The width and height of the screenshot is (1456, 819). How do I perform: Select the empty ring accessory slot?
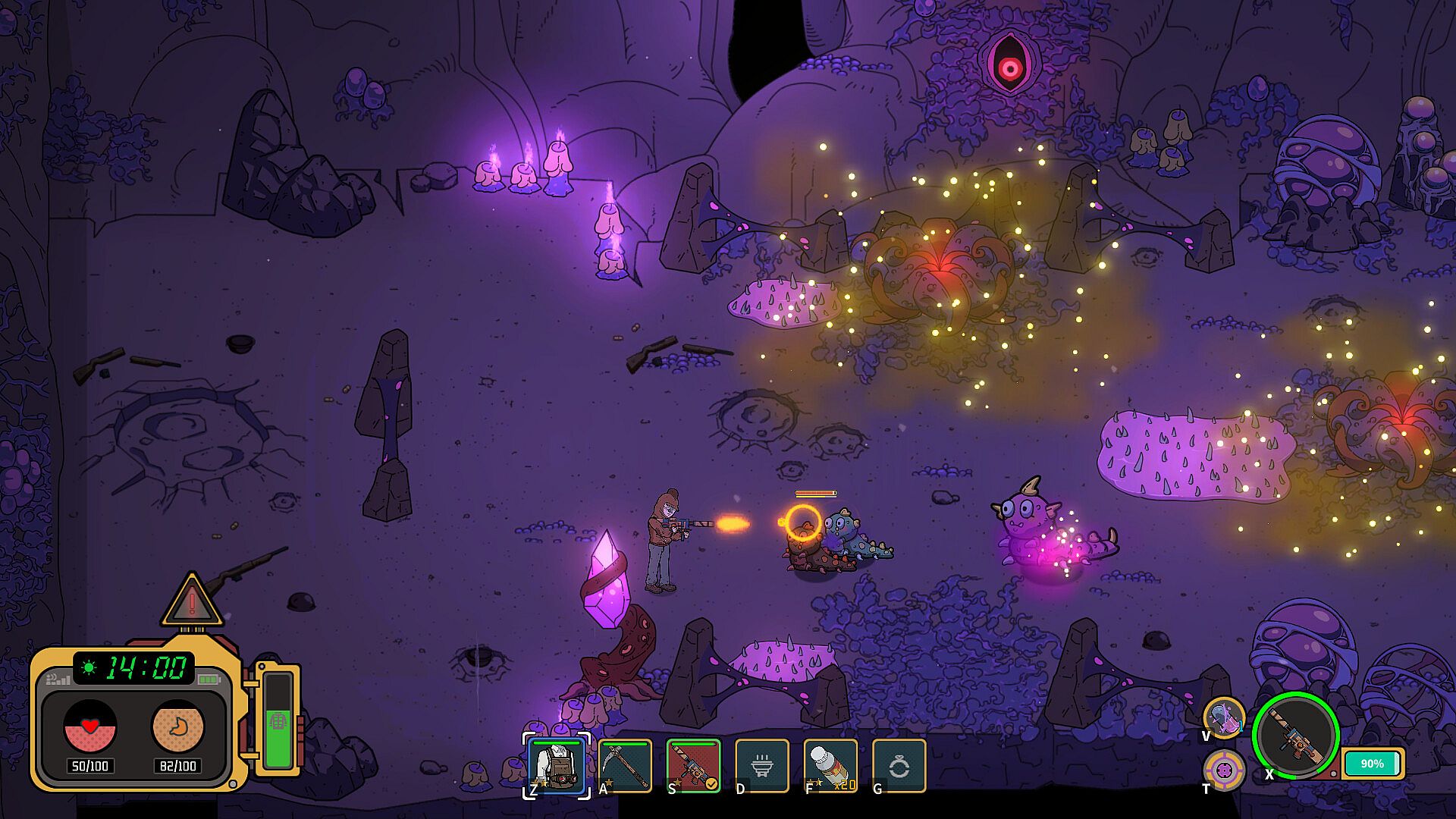tap(899, 766)
